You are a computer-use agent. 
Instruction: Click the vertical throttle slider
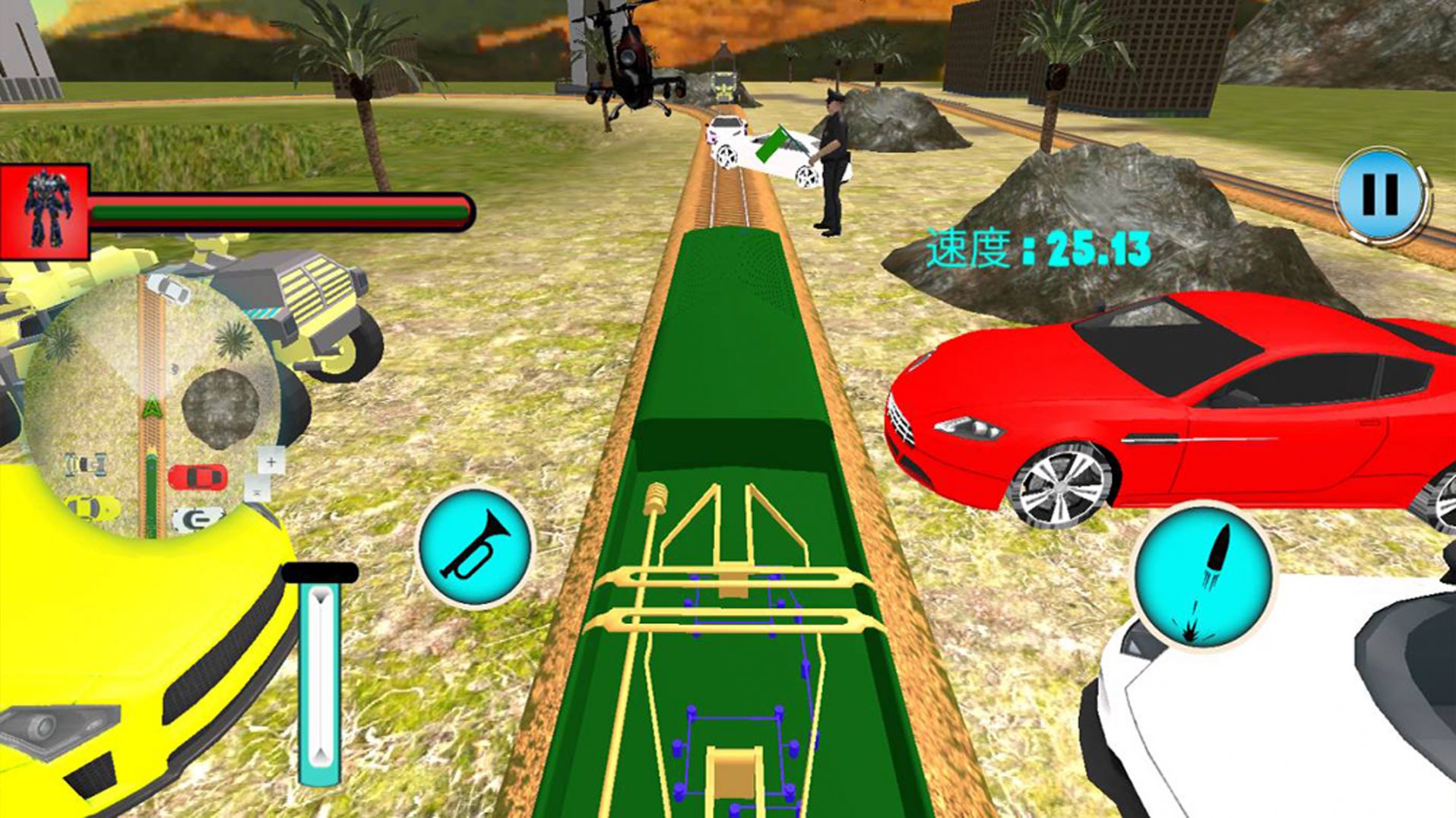(320, 677)
